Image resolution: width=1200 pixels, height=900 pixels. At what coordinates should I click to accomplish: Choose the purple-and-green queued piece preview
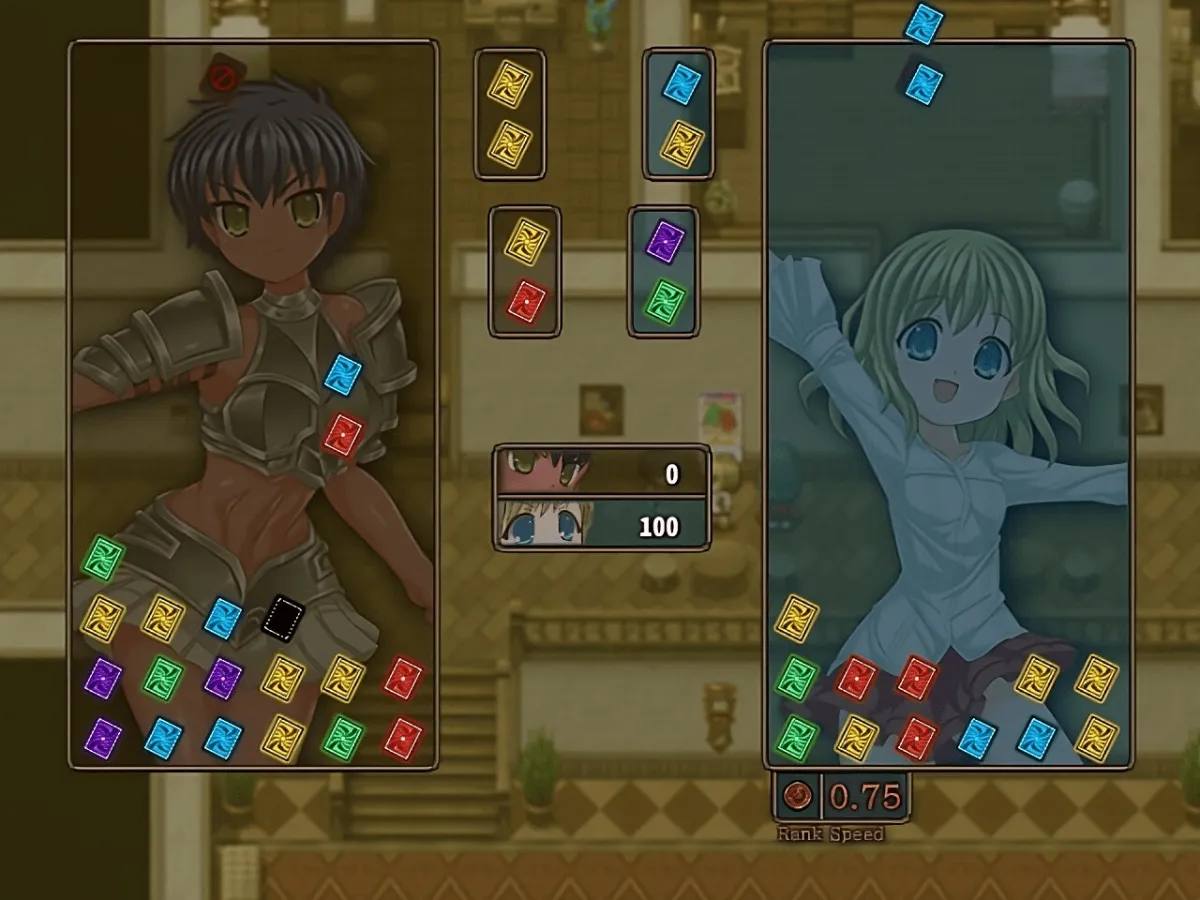tap(664, 271)
